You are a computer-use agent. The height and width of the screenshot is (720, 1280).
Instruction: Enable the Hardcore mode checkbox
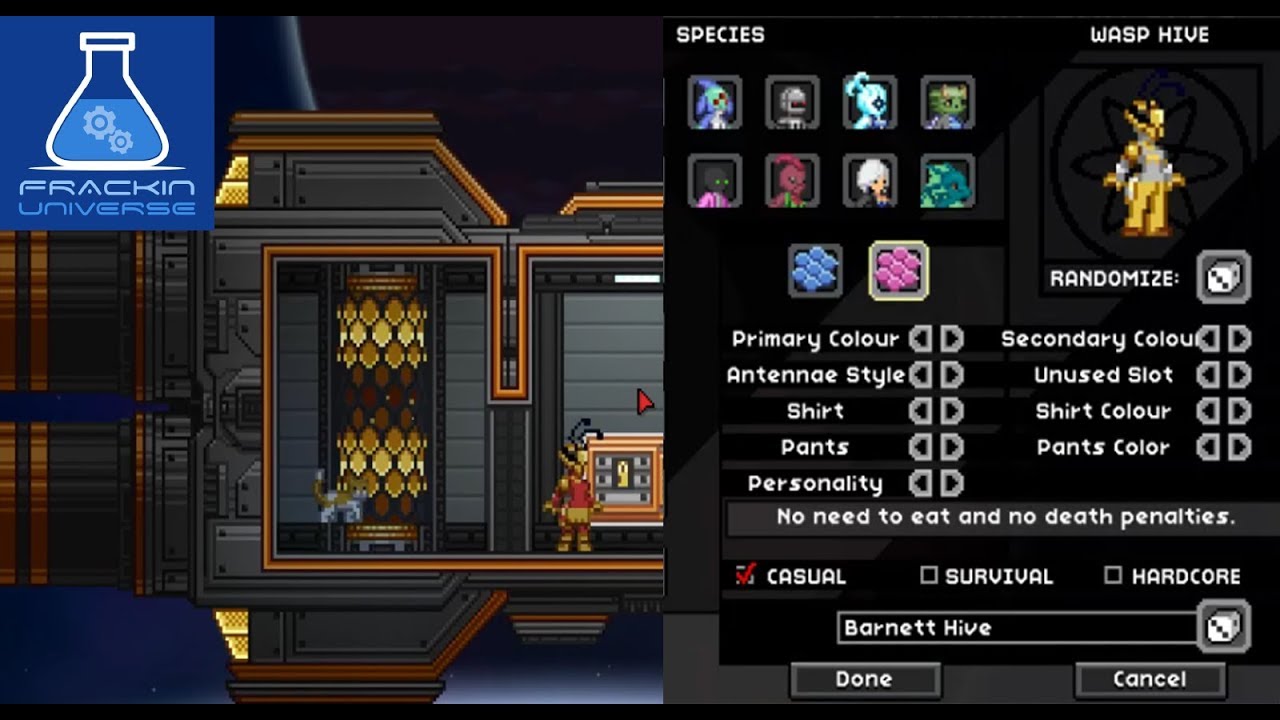coord(1113,575)
